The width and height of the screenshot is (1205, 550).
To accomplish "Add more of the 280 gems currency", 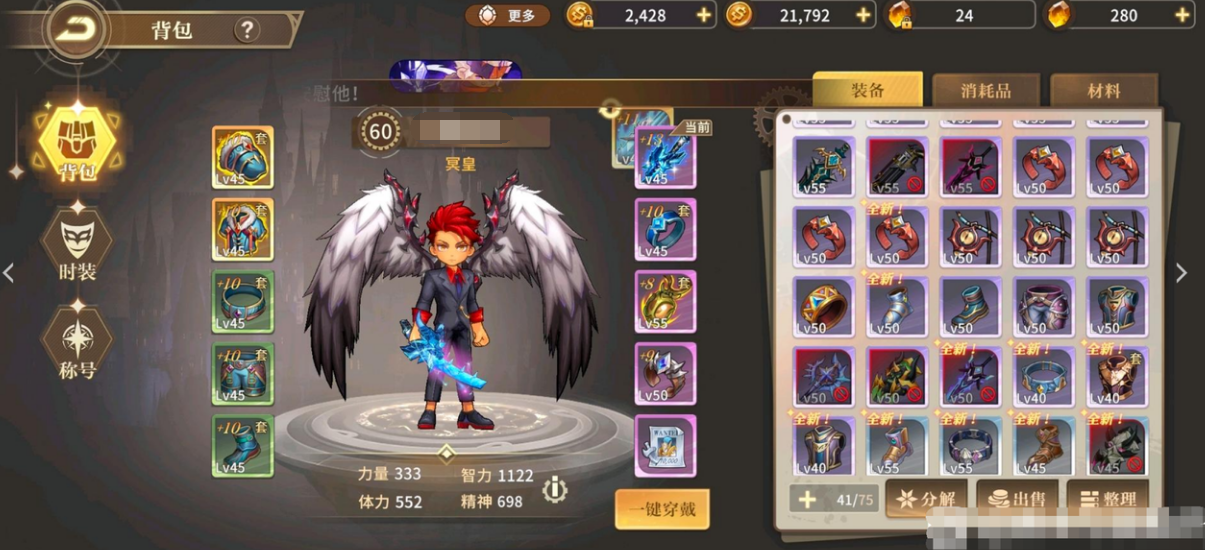I will click(1183, 15).
